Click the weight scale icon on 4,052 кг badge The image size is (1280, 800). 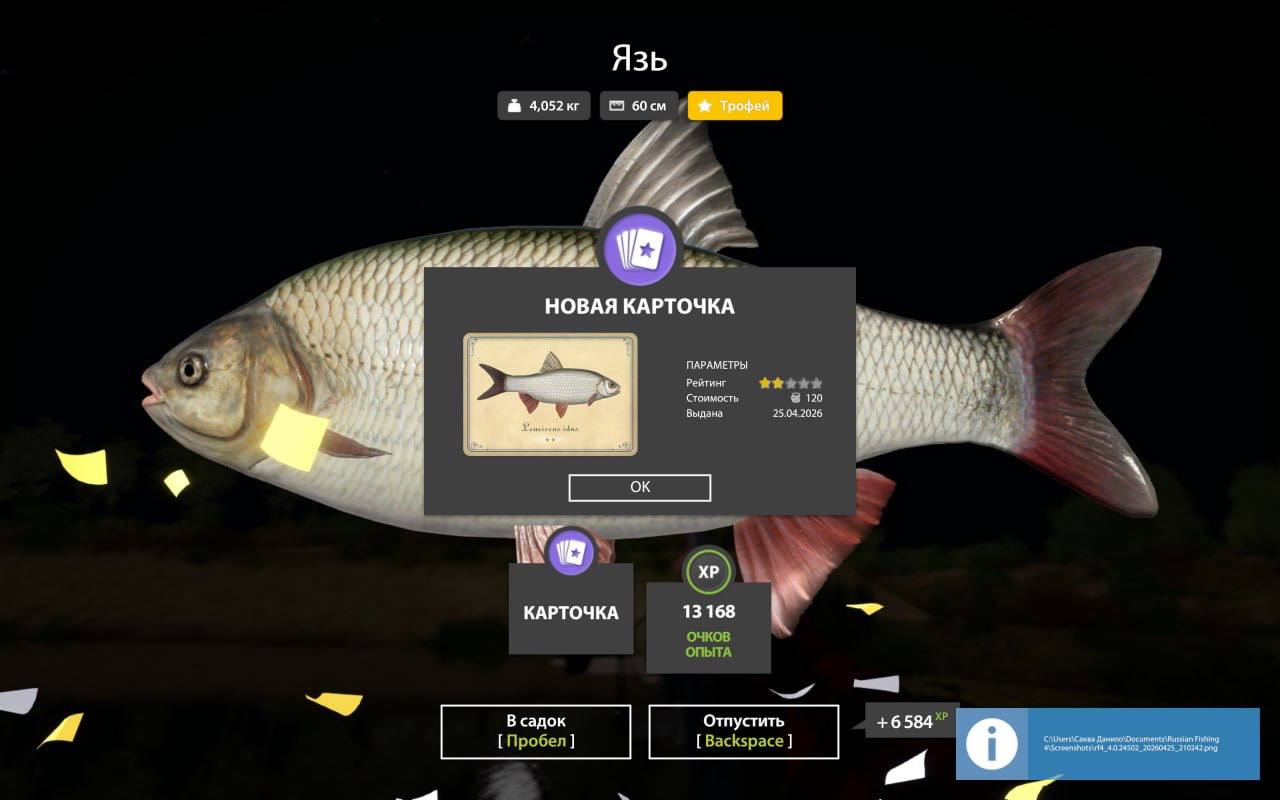tap(514, 104)
